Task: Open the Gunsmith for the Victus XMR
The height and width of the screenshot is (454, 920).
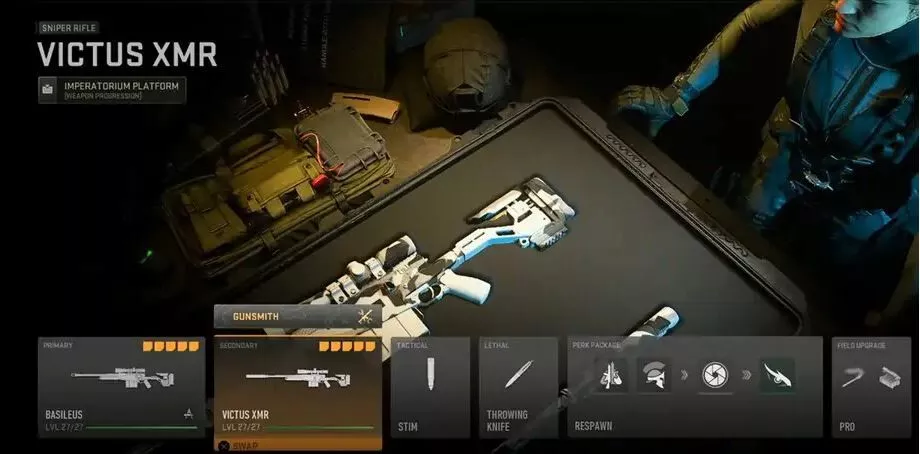Action: [297, 317]
